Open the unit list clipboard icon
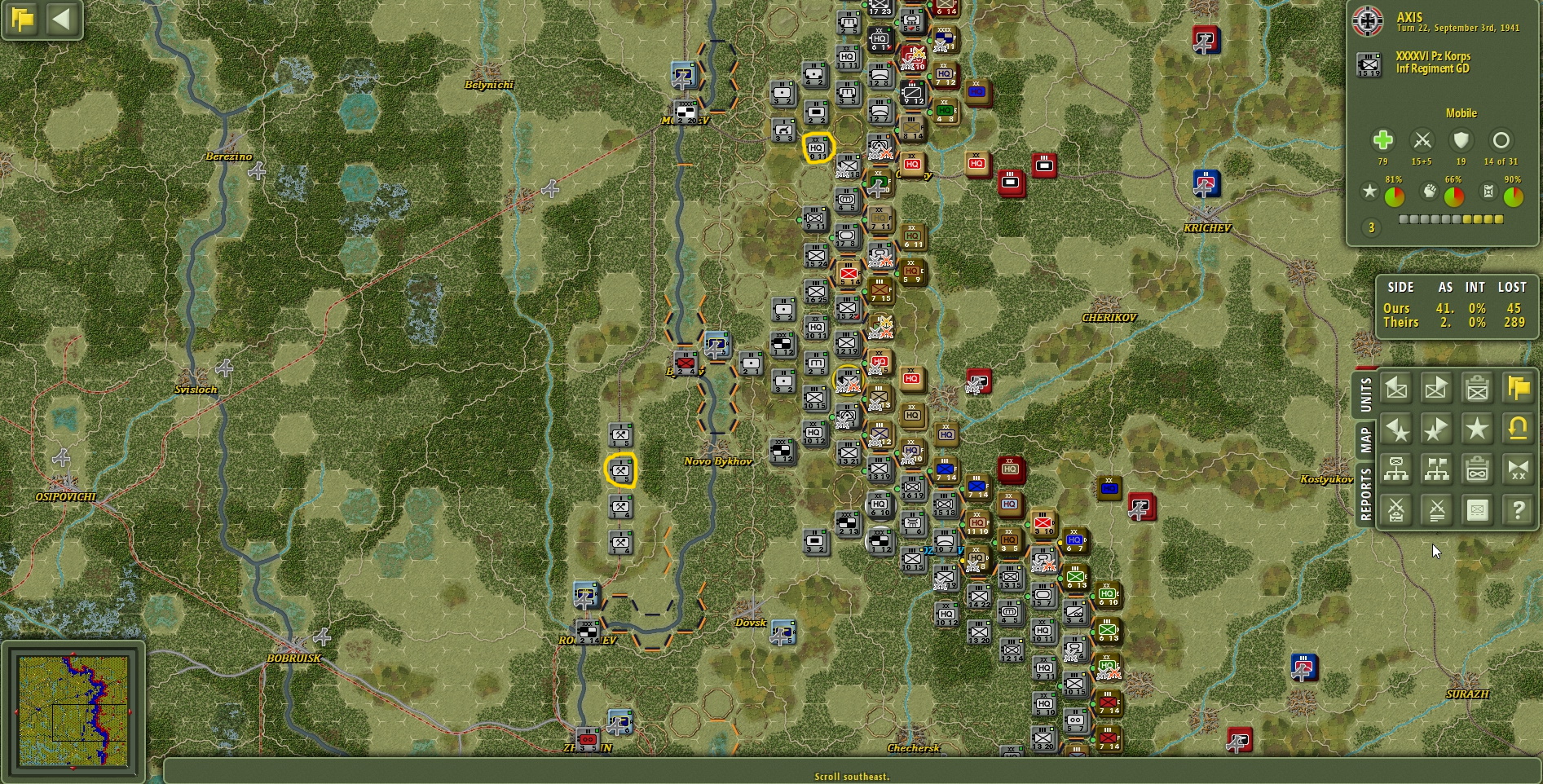The height and width of the screenshot is (784, 1543). point(1477,389)
